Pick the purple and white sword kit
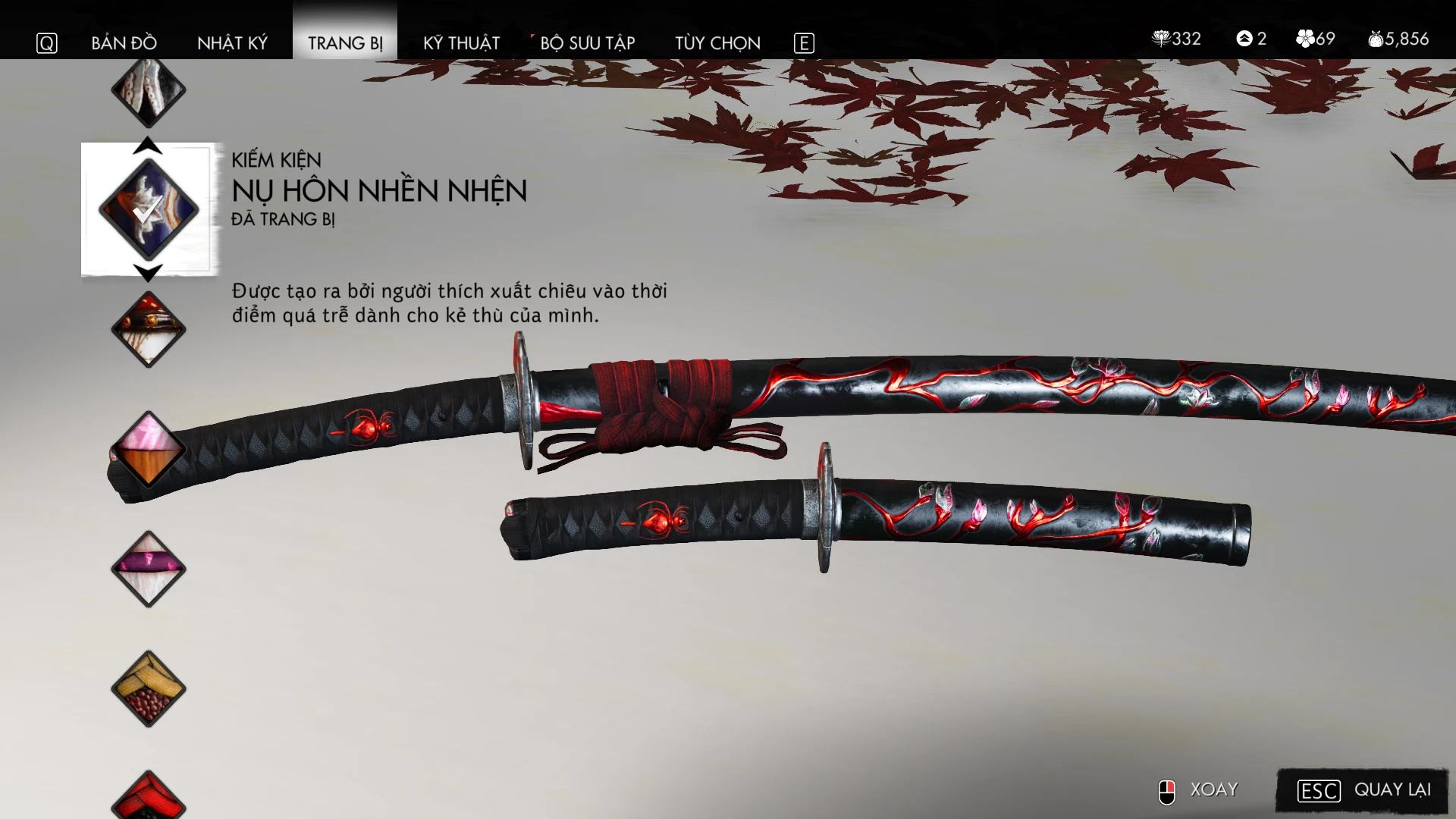Screen dimensions: 1456x819 (149, 569)
